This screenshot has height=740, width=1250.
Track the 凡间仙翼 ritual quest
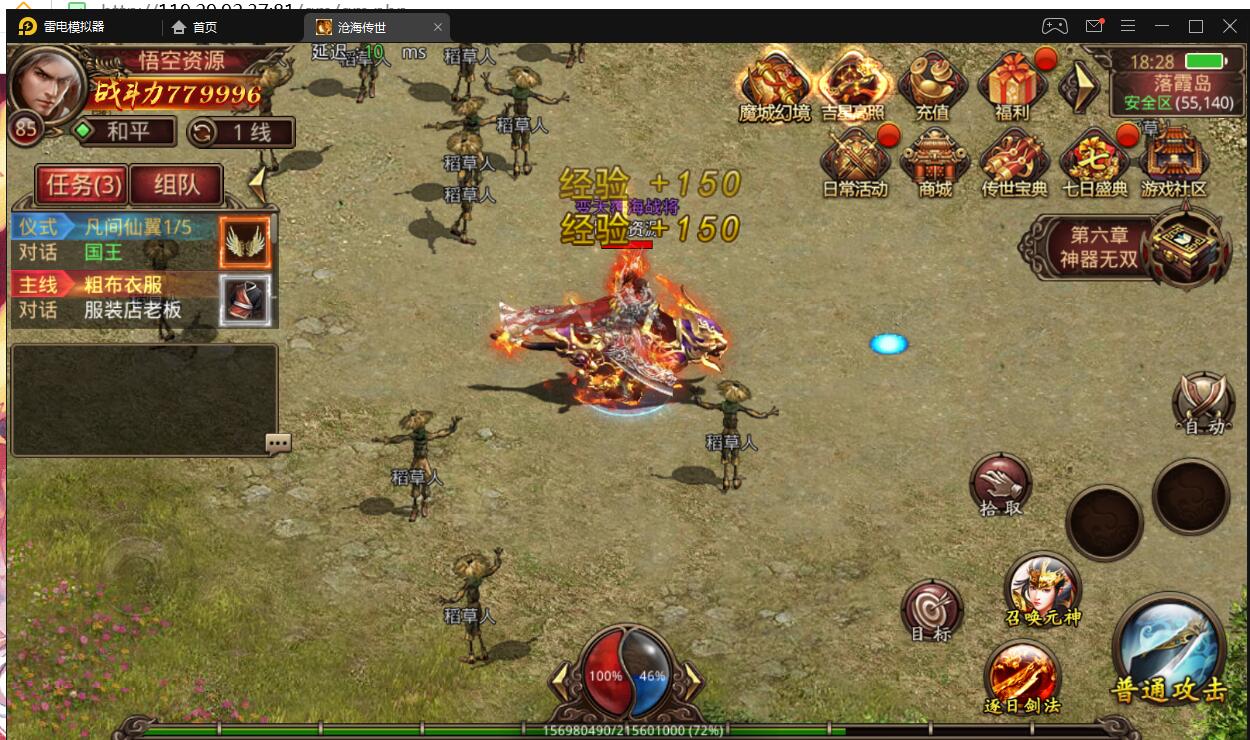click(x=115, y=240)
